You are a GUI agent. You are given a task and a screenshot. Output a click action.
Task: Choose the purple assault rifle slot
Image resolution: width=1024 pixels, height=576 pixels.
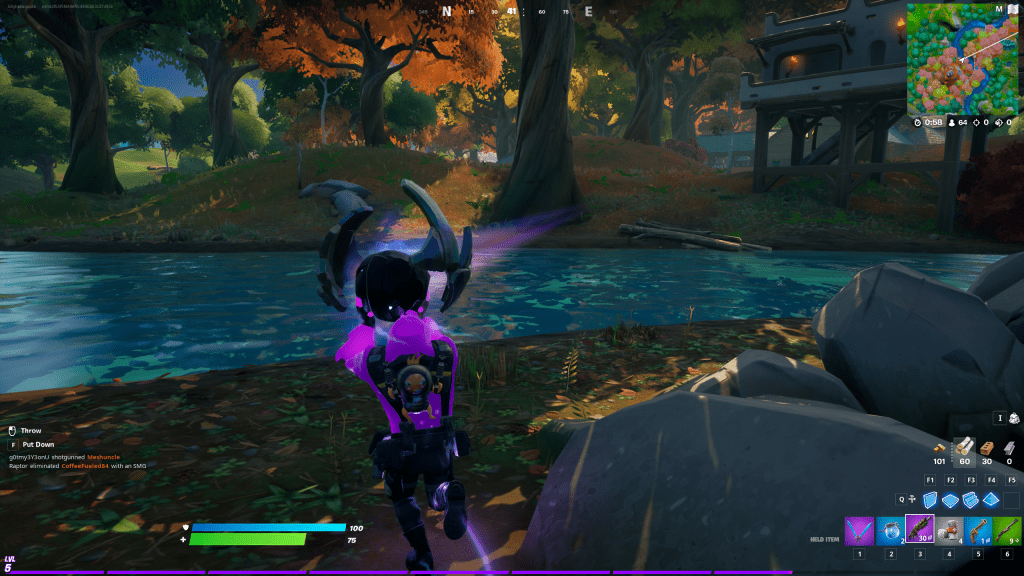tap(919, 529)
